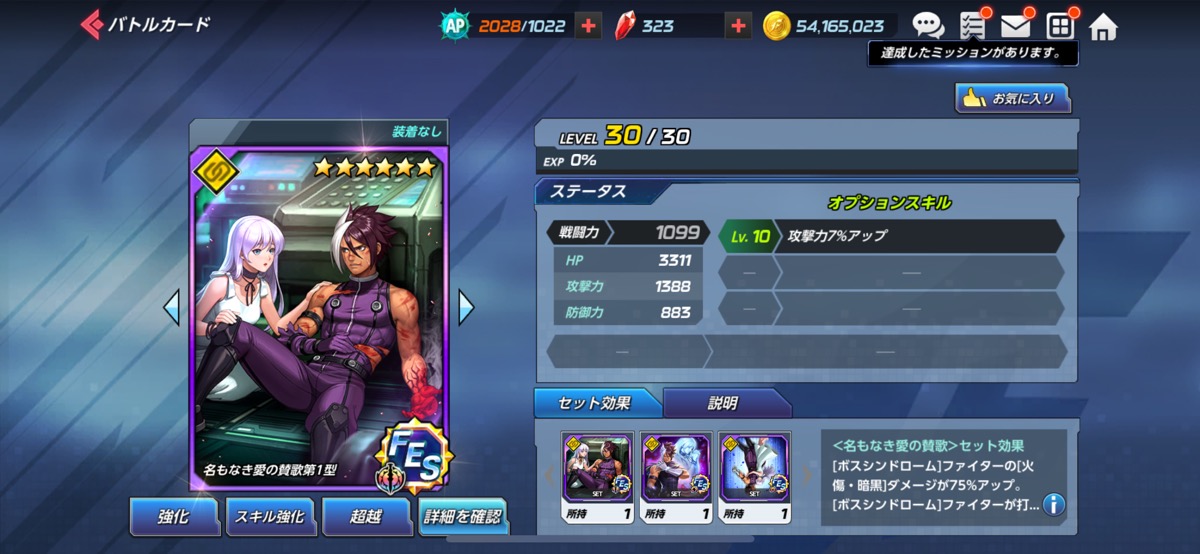This screenshot has width=1200, height=554.
Task: Choose the 強化 enhance button
Action: pyautogui.click(x=173, y=516)
